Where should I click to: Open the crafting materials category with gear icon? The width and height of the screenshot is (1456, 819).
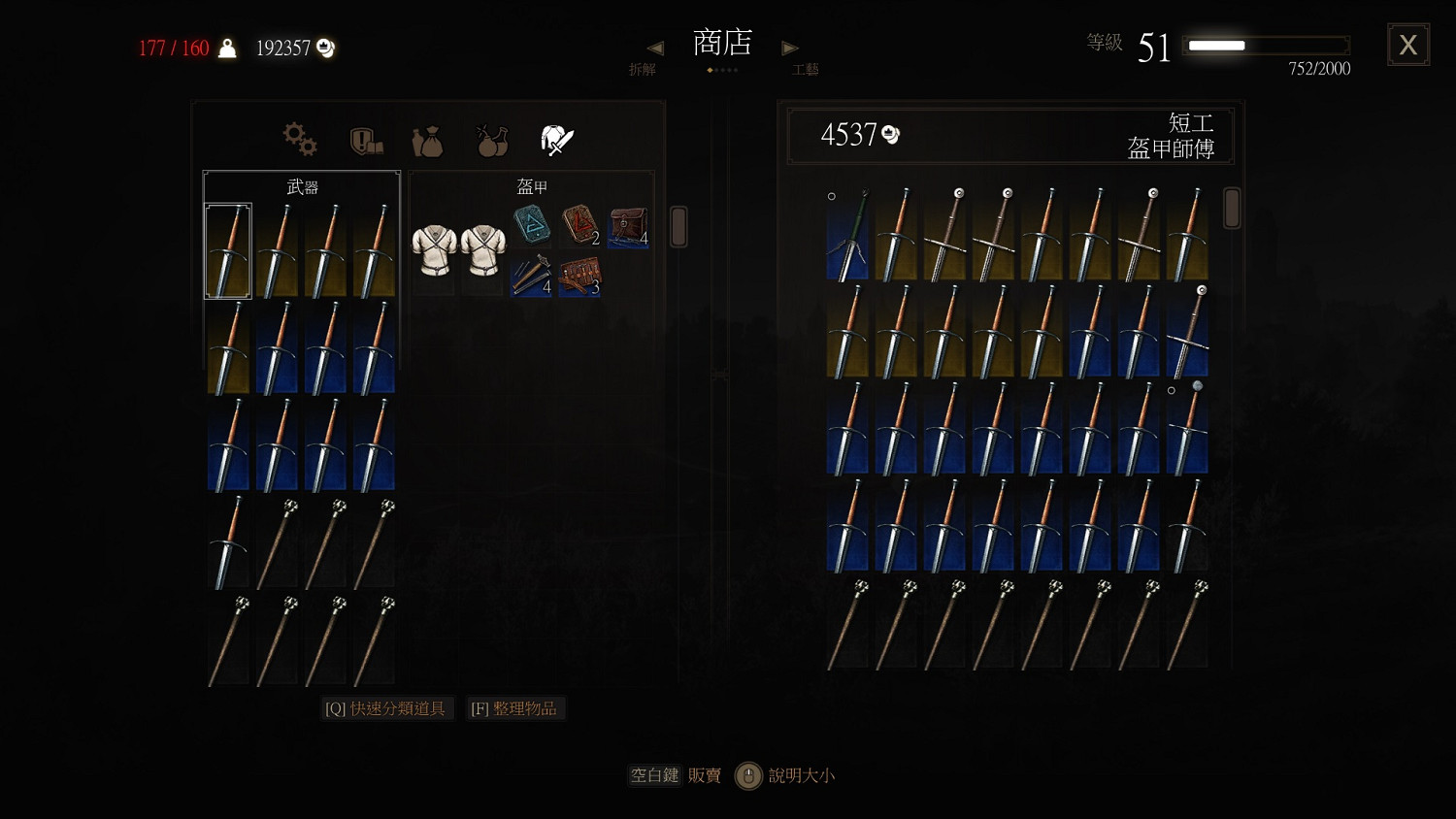(299, 139)
